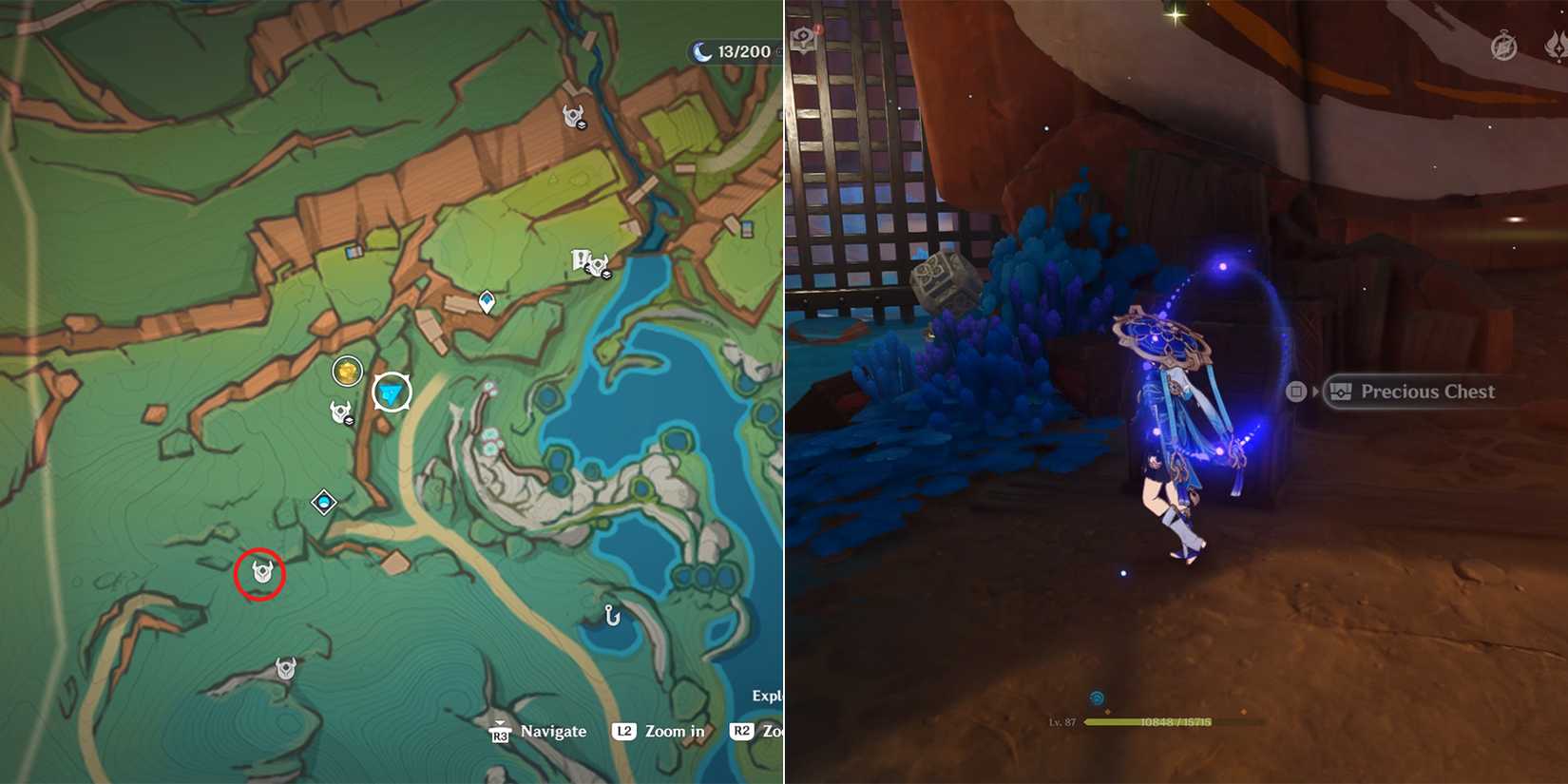
Task: Select the red-circled enemy marker on the map
Action: tap(260, 572)
